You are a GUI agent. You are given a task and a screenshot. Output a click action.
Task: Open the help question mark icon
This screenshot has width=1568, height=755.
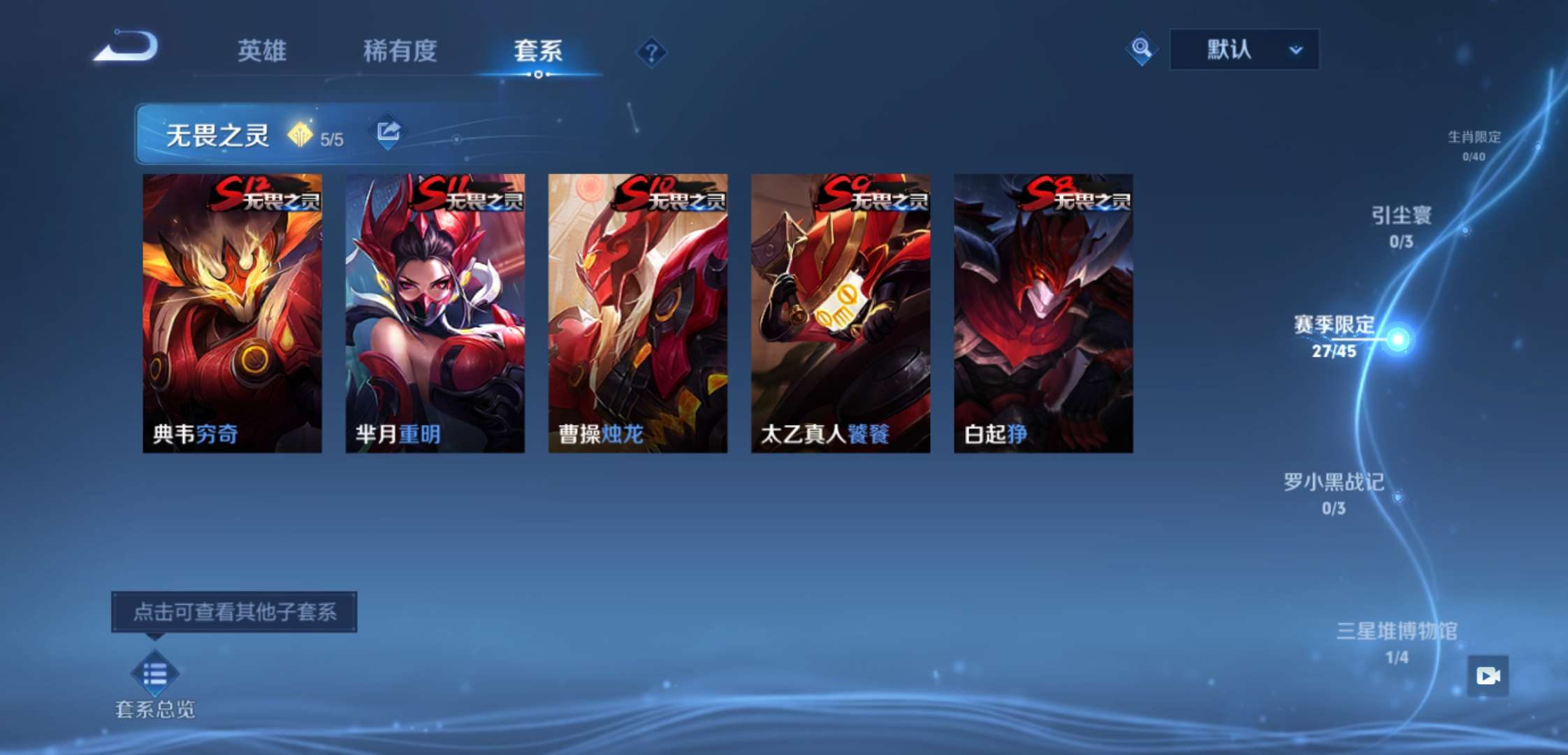tap(651, 50)
